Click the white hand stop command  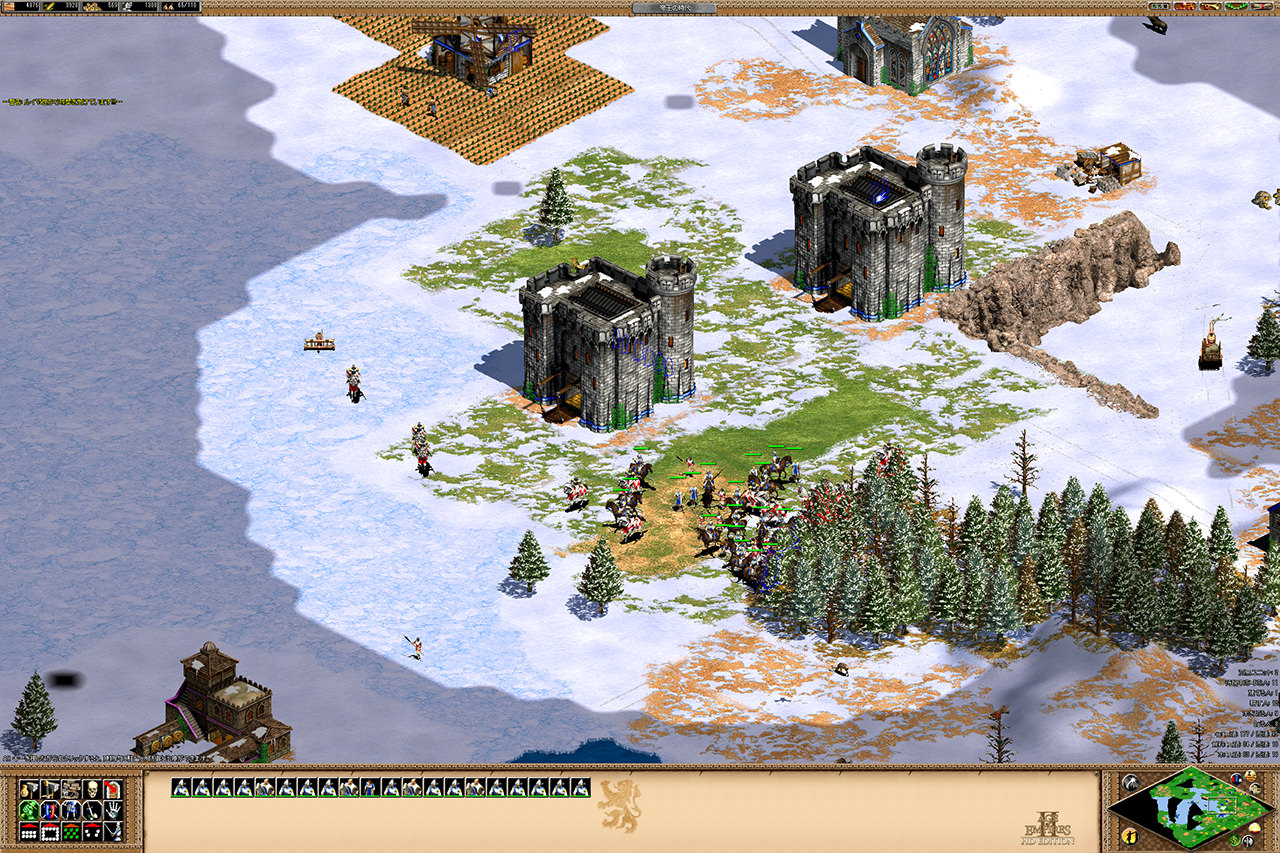[113, 810]
